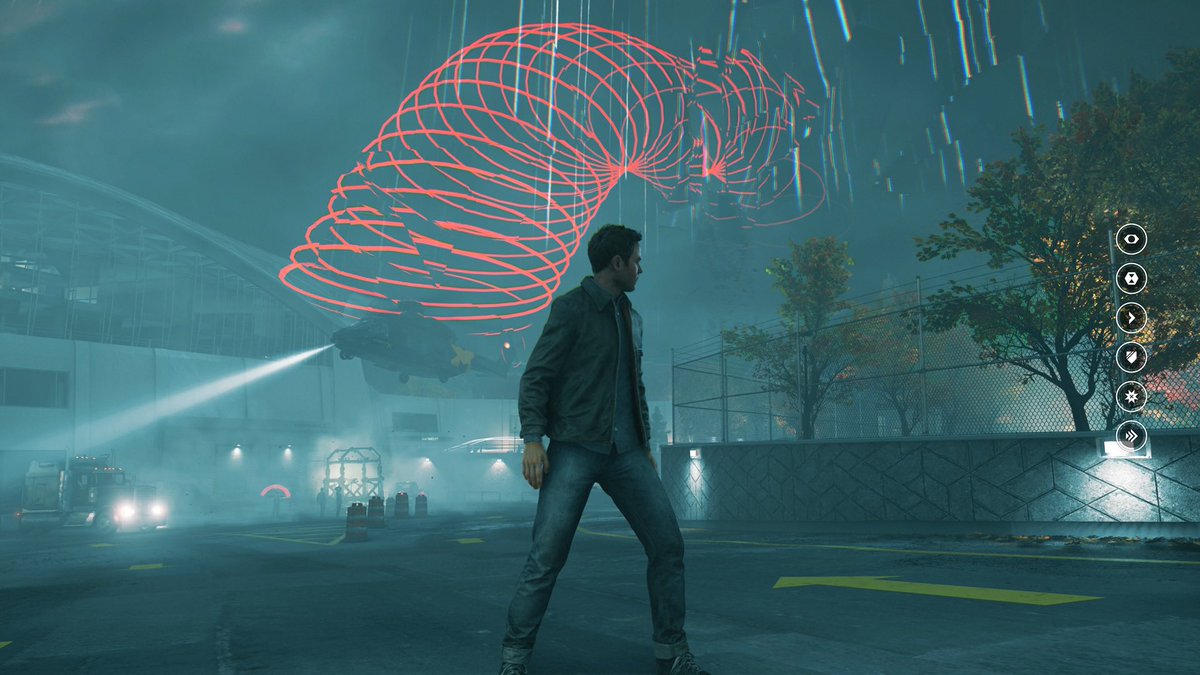Trigger the Time Shield ability icon
This screenshot has width=1200, height=675.
pyautogui.click(x=1131, y=357)
